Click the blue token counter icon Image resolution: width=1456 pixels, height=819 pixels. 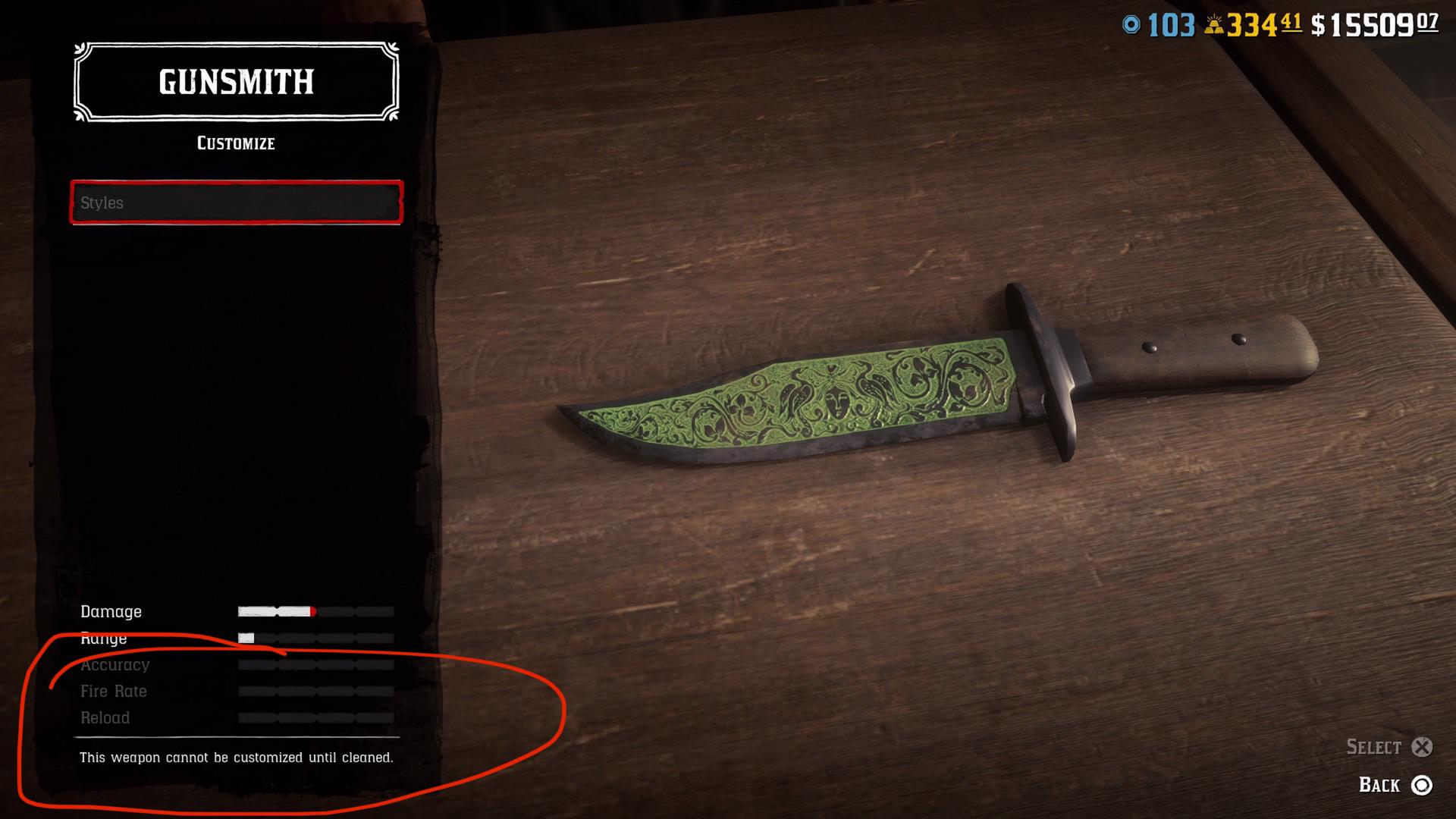point(1128,24)
